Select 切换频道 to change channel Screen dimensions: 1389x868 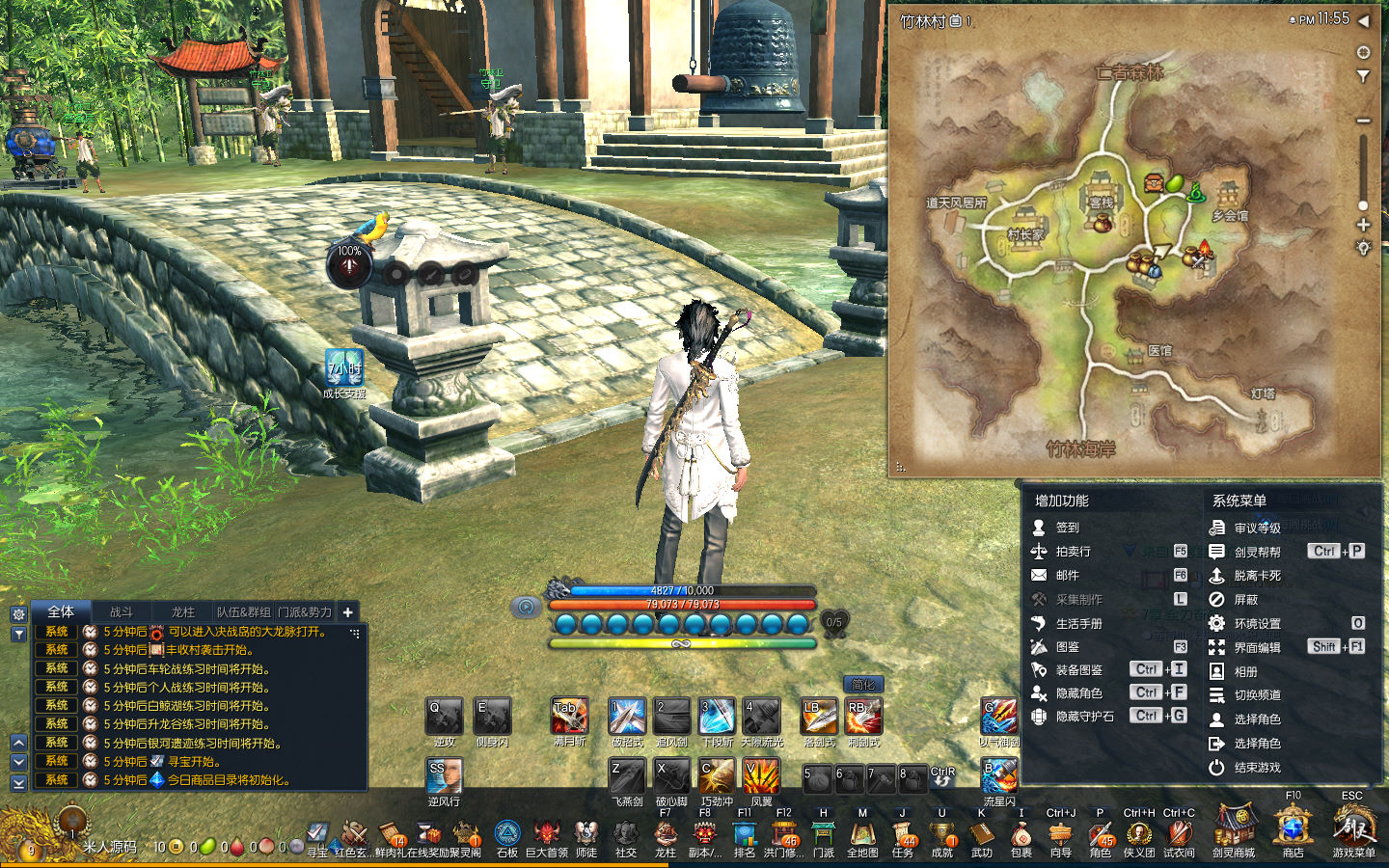coord(1256,694)
